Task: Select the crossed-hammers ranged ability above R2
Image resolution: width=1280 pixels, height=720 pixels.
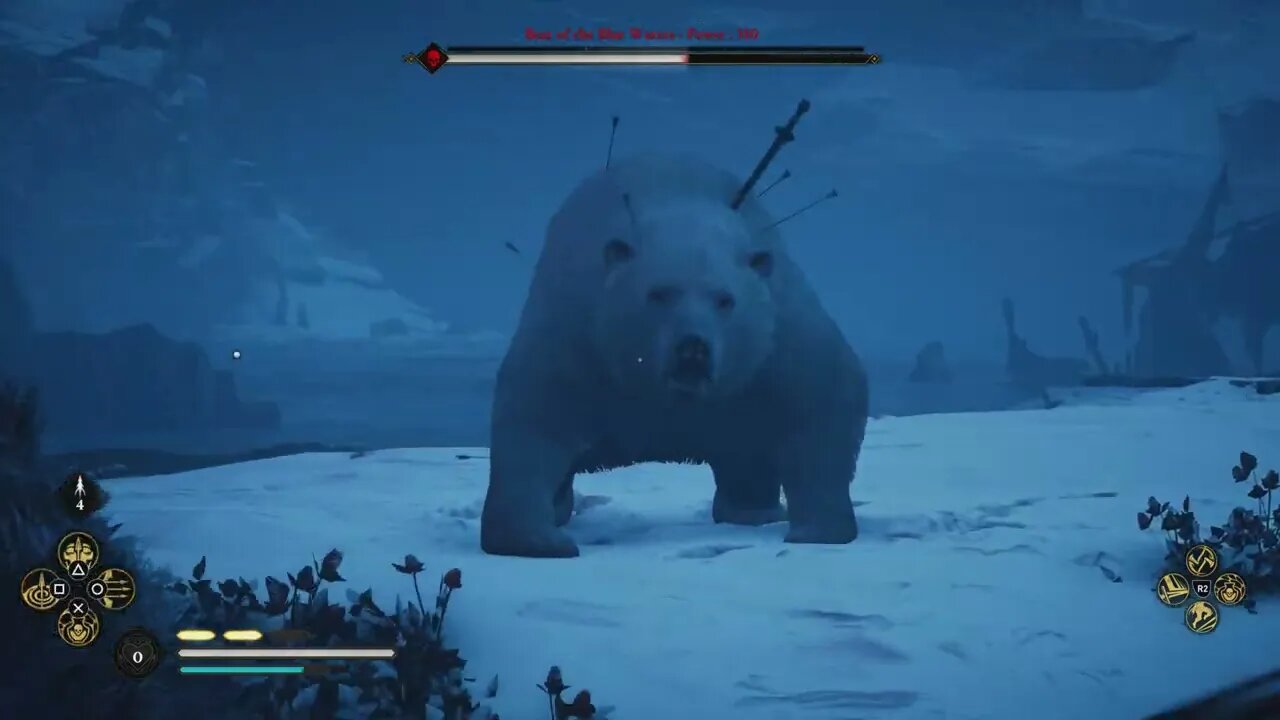Action: click(x=1200, y=560)
